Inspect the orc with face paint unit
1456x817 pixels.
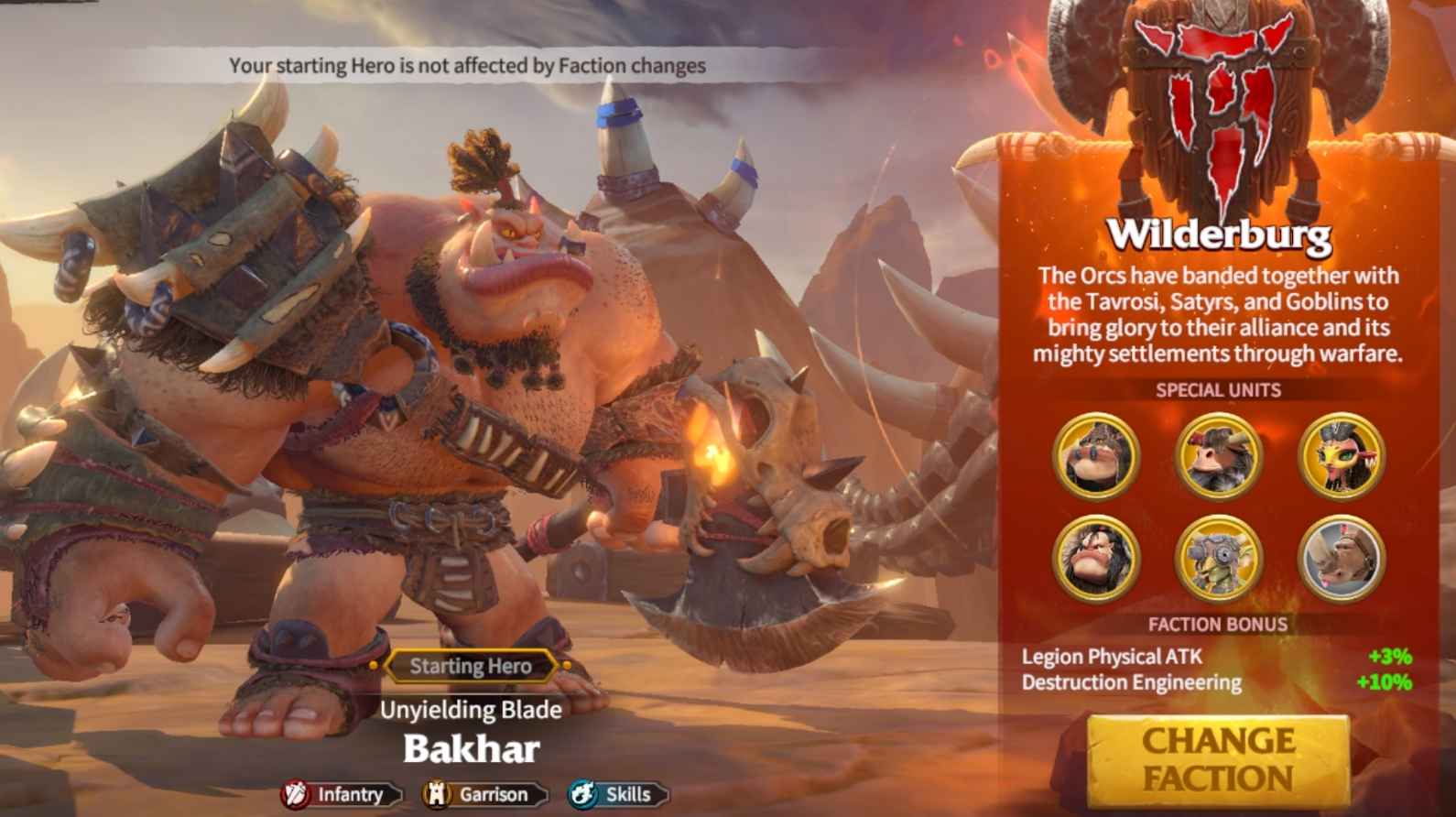1095,456
